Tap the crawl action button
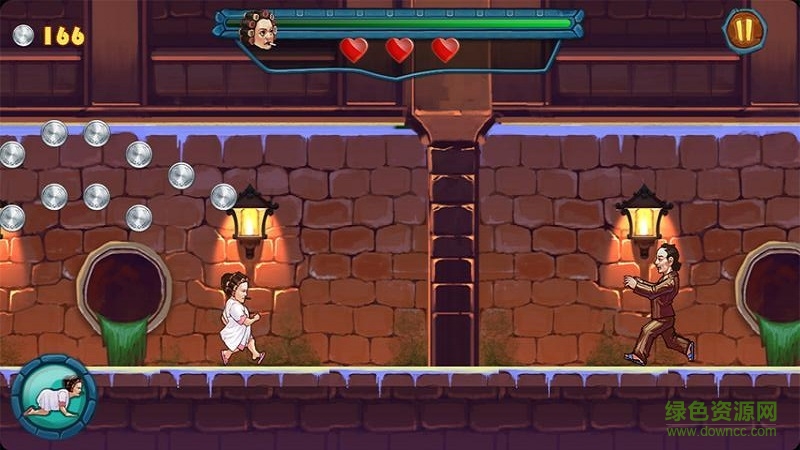The width and height of the screenshot is (800, 450). click(53, 396)
